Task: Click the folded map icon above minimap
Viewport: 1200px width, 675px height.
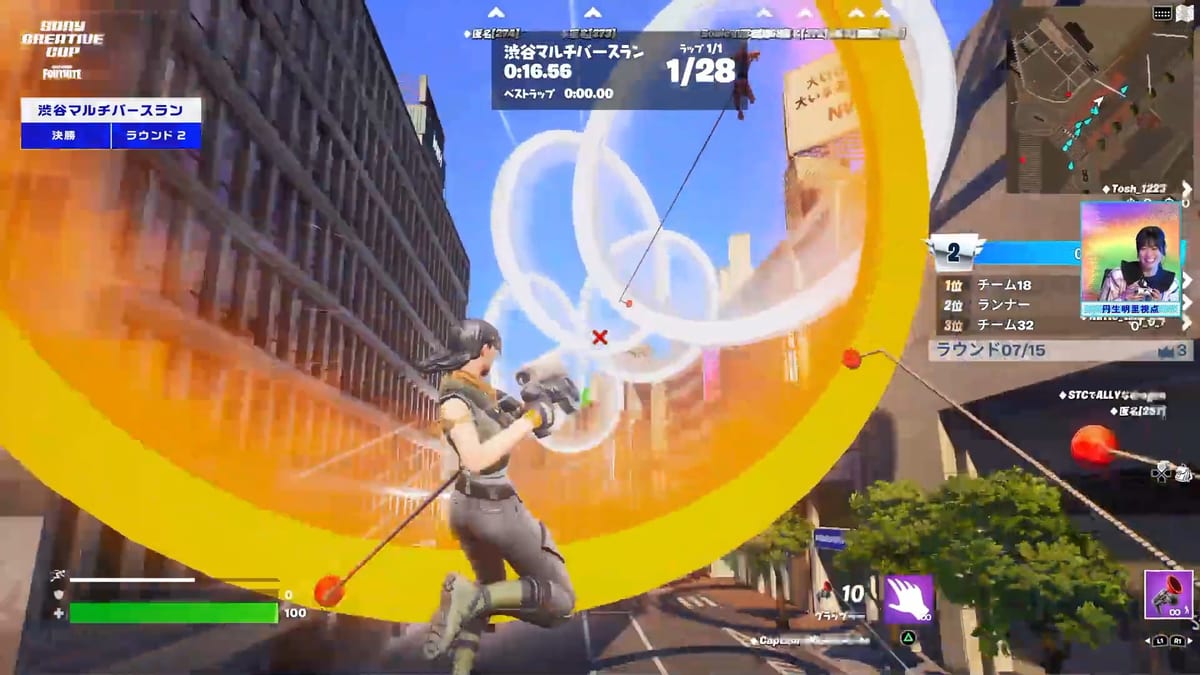Action: tap(1184, 13)
